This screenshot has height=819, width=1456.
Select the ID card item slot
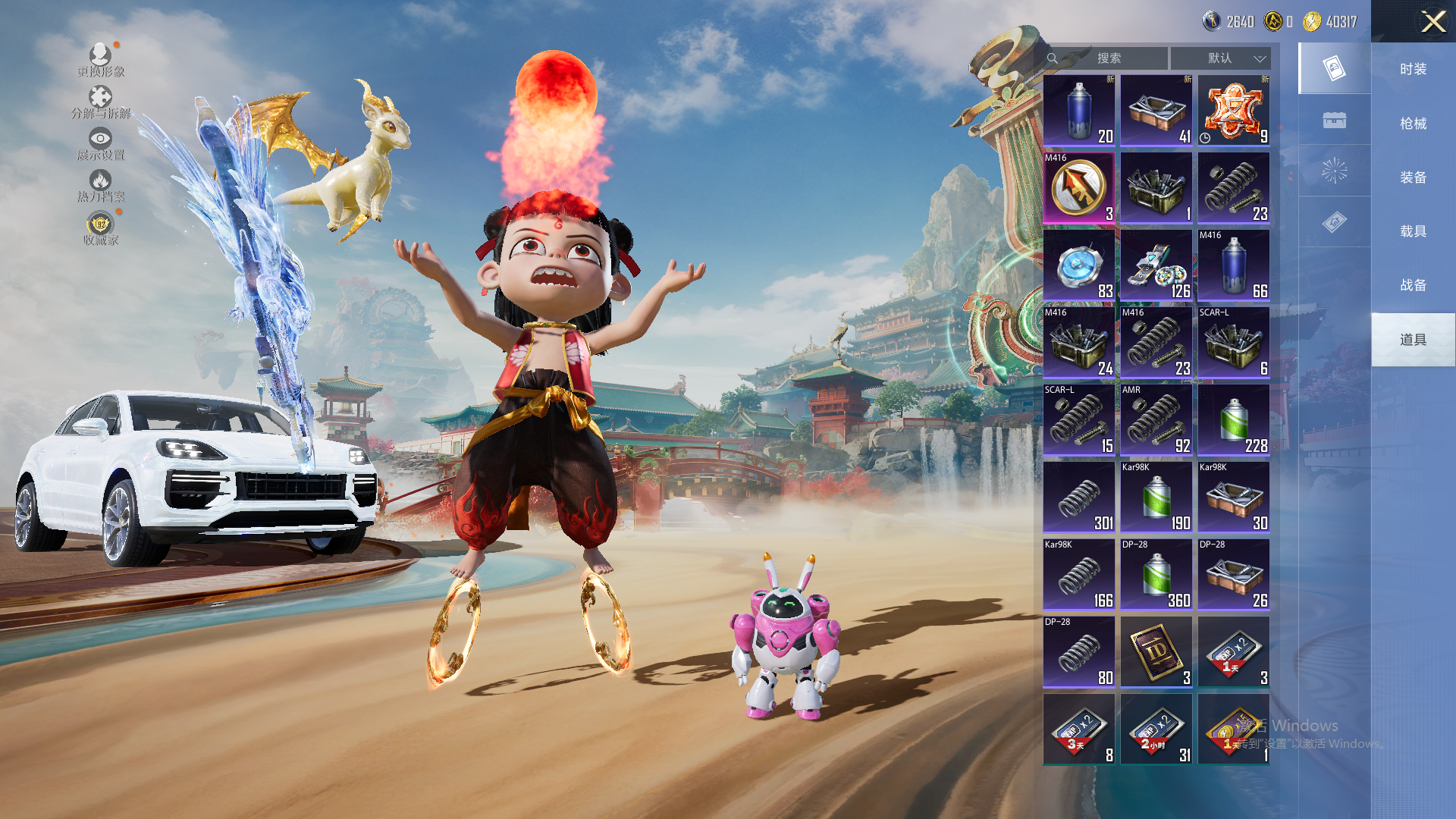(x=1156, y=652)
